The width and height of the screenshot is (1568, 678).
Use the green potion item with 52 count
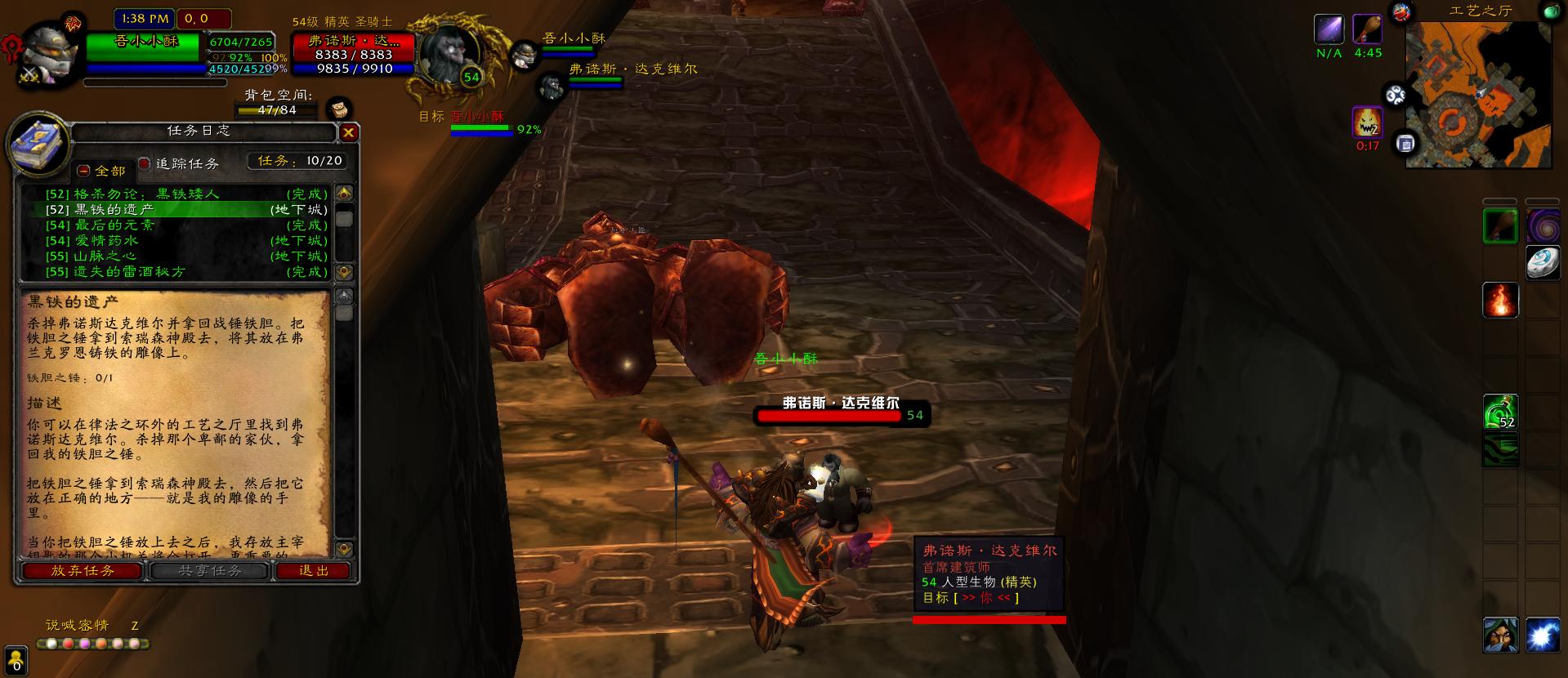(x=1500, y=412)
